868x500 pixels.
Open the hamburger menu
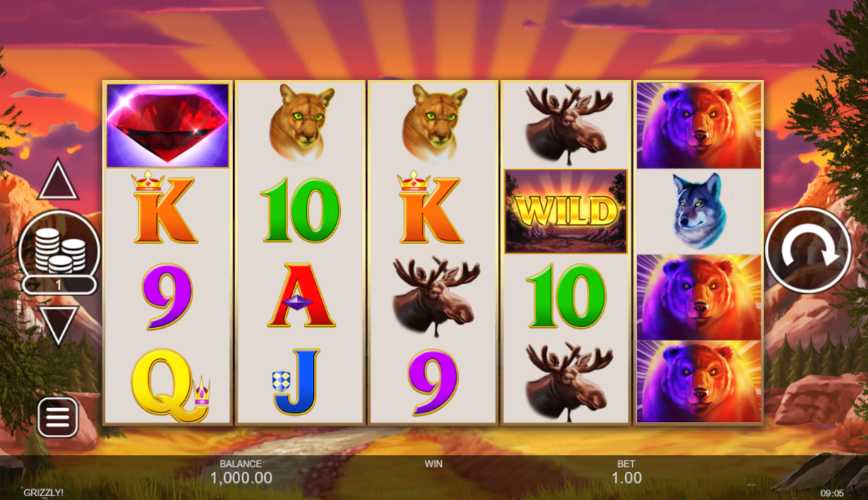pyautogui.click(x=58, y=417)
